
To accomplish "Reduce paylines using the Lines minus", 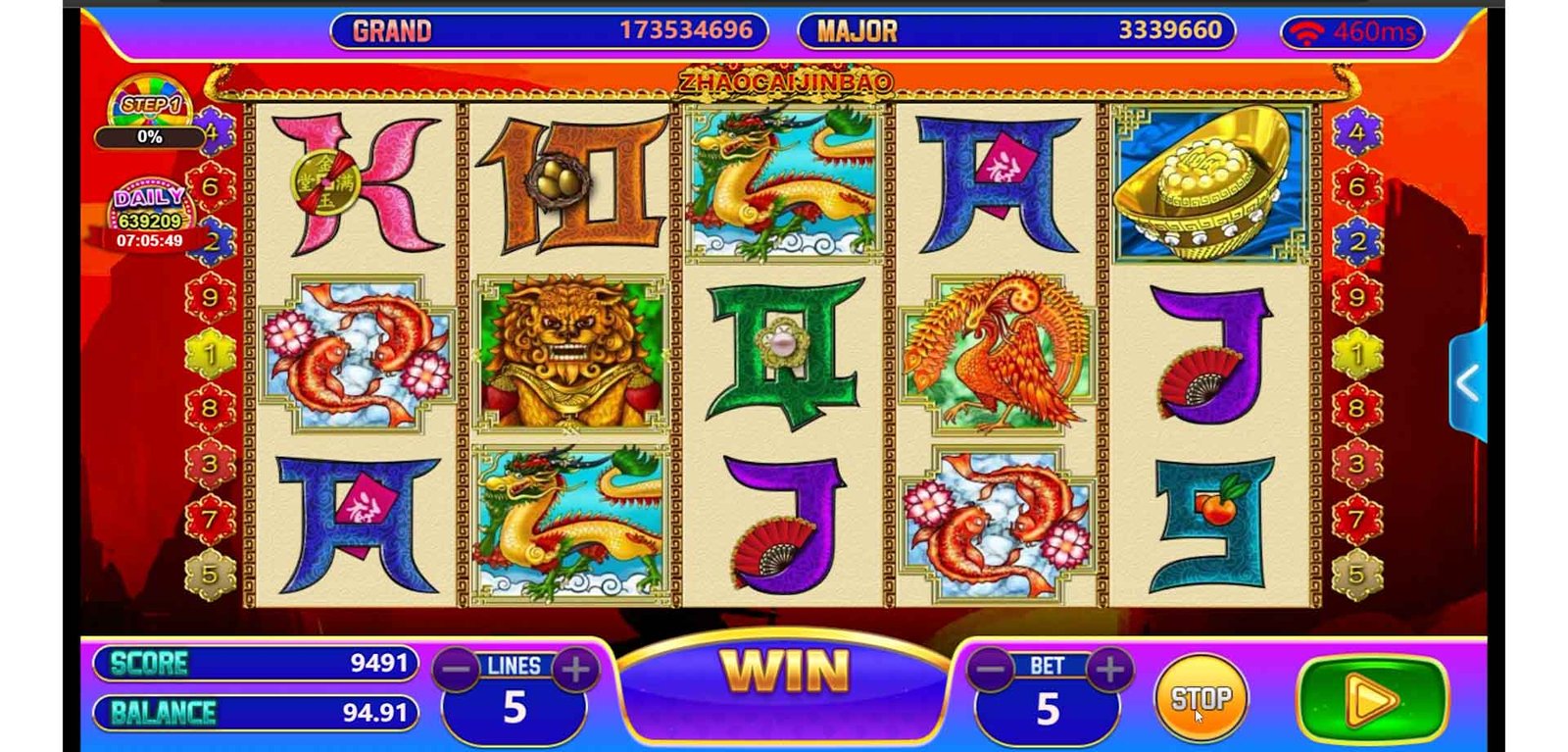I will click(x=457, y=670).
